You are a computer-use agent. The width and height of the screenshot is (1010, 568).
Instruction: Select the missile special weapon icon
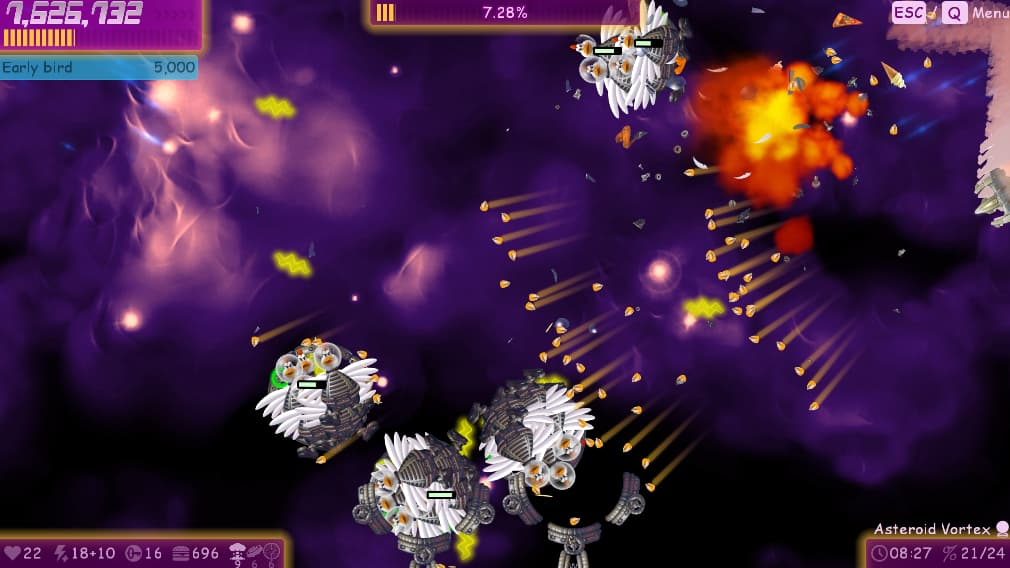(256, 549)
